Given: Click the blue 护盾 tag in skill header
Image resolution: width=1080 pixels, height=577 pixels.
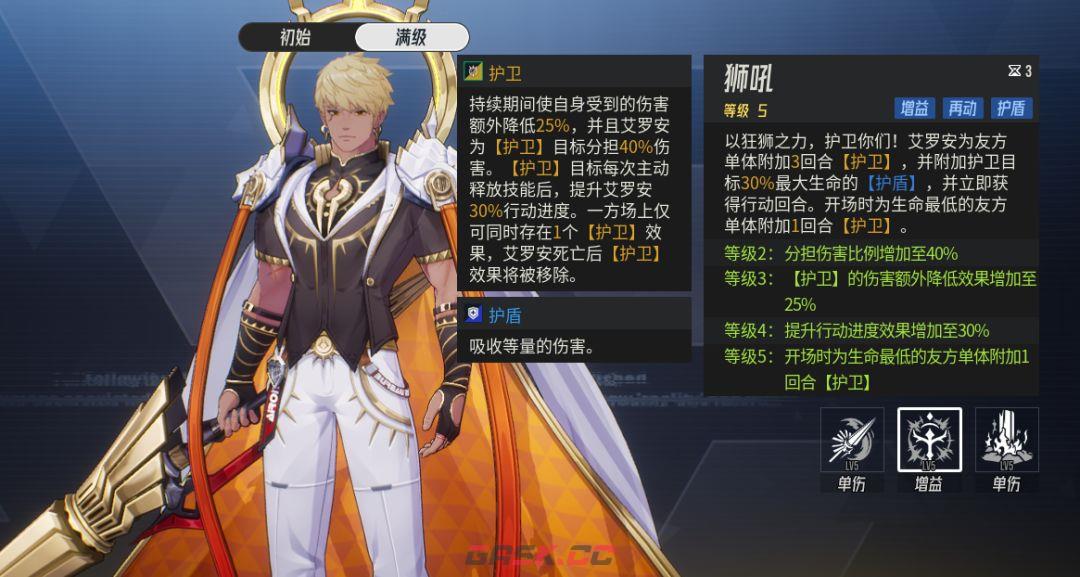Looking at the screenshot, I should 1012,108.
